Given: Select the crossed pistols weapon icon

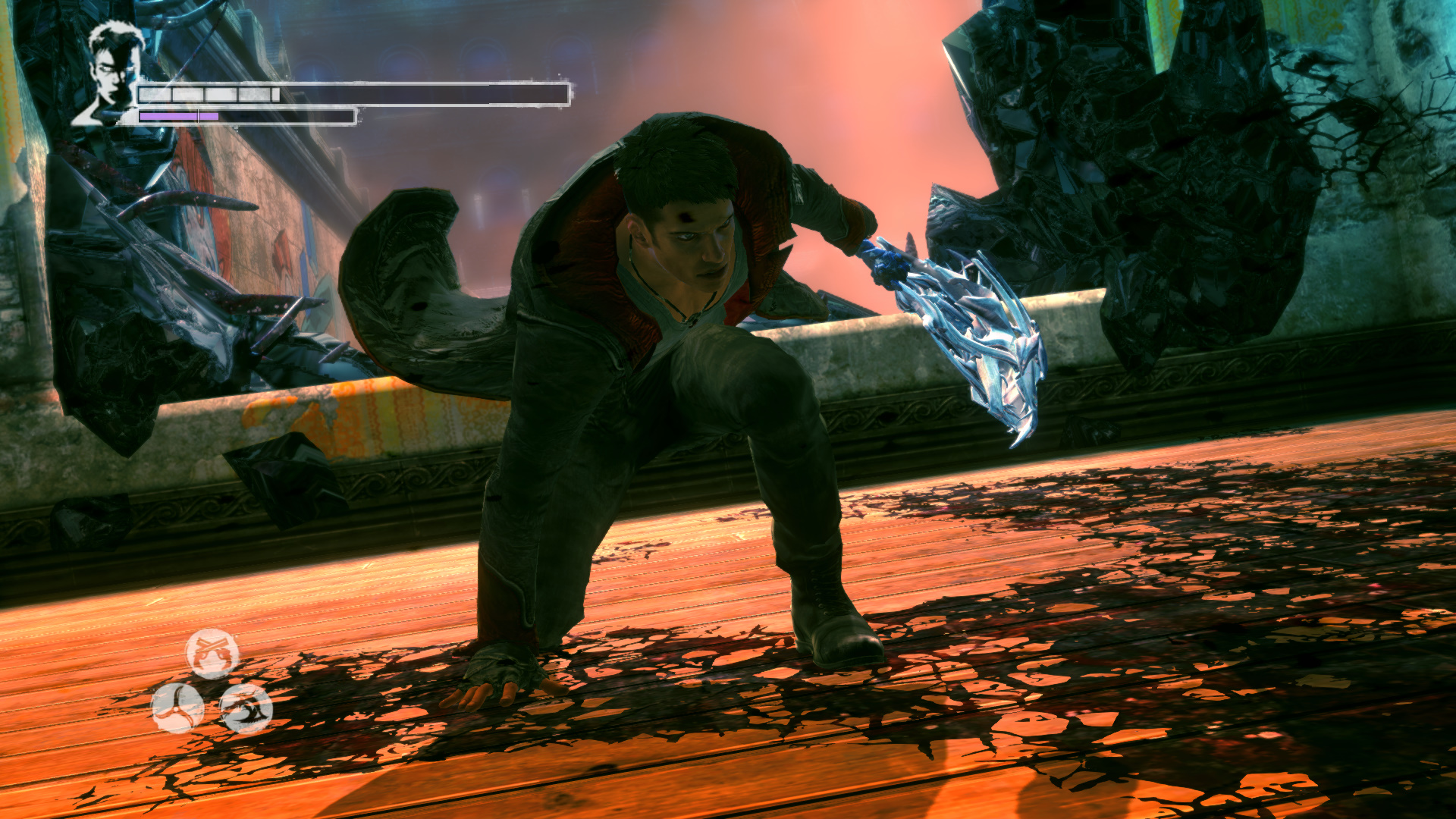Looking at the screenshot, I should point(212,653).
